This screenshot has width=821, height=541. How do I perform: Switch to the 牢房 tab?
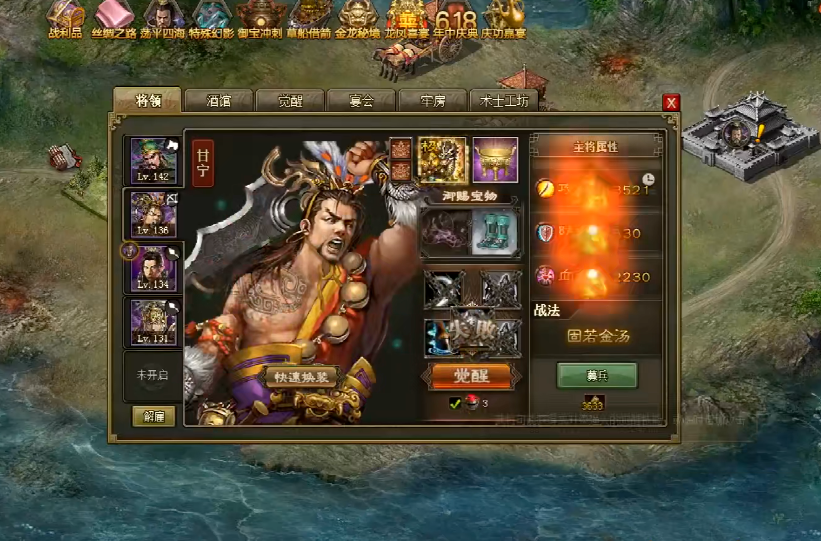coord(433,101)
